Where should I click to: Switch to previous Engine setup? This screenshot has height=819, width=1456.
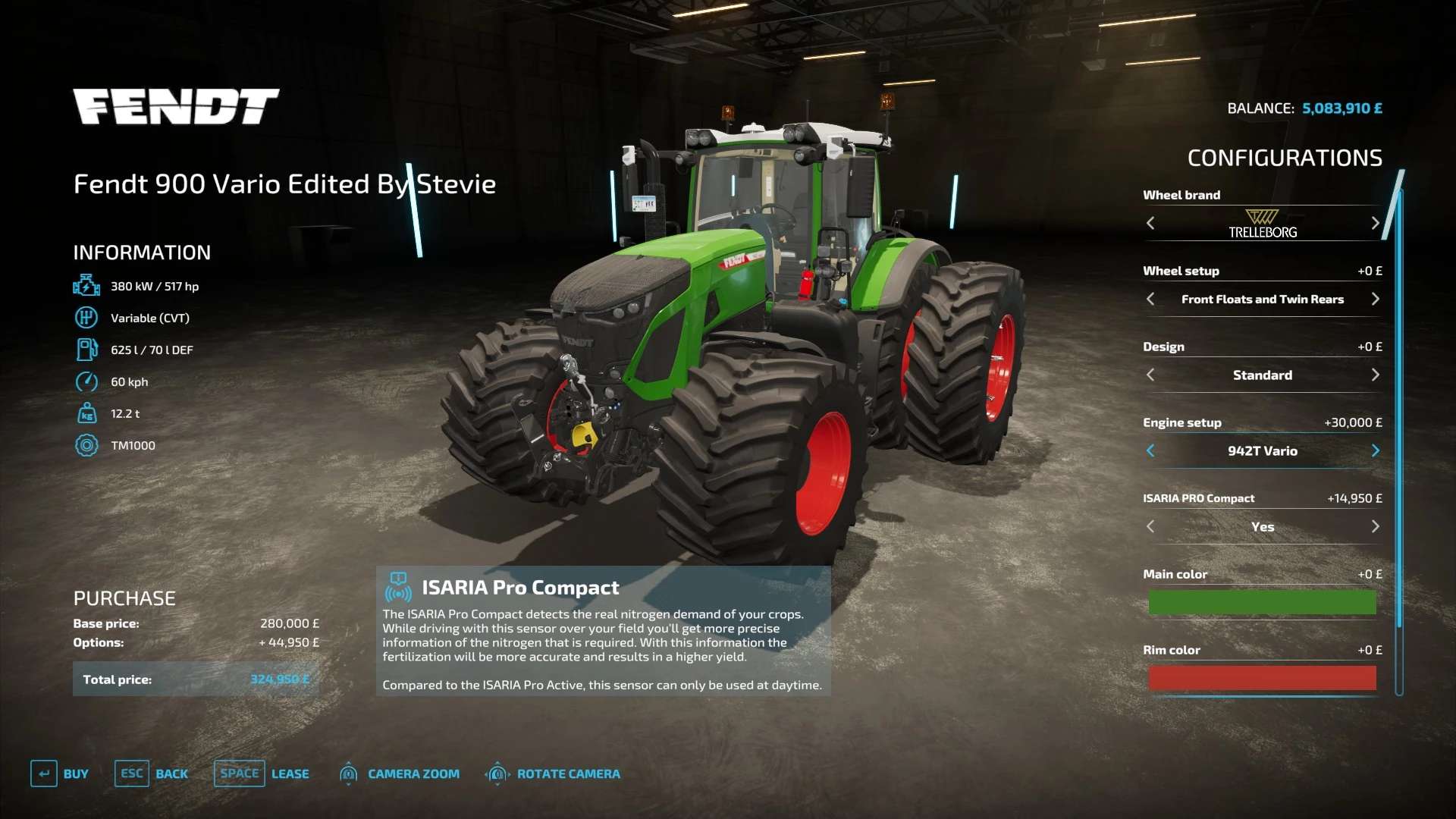click(x=1150, y=450)
